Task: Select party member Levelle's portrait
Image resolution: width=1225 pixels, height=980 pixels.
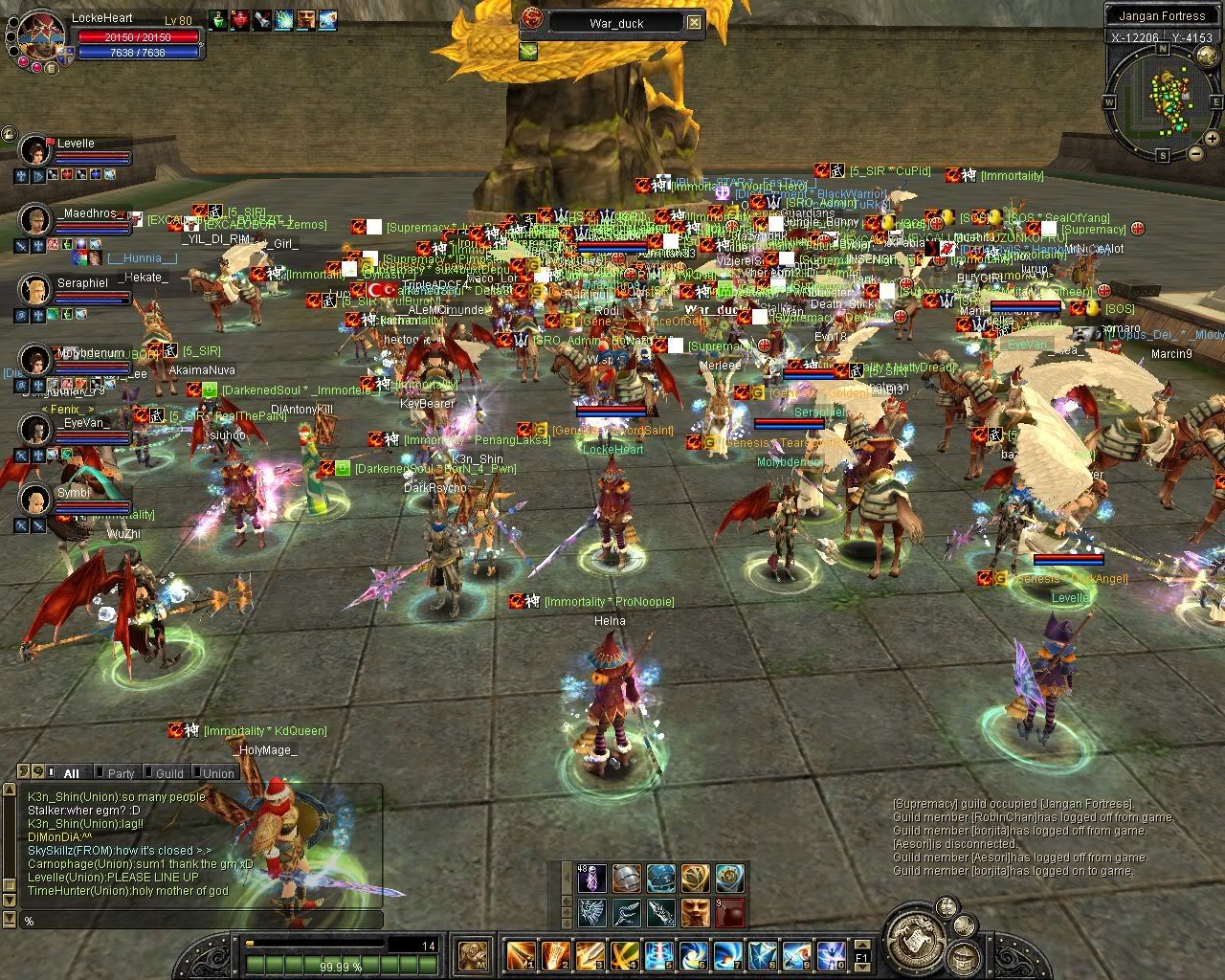Action: tap(36, 149)
